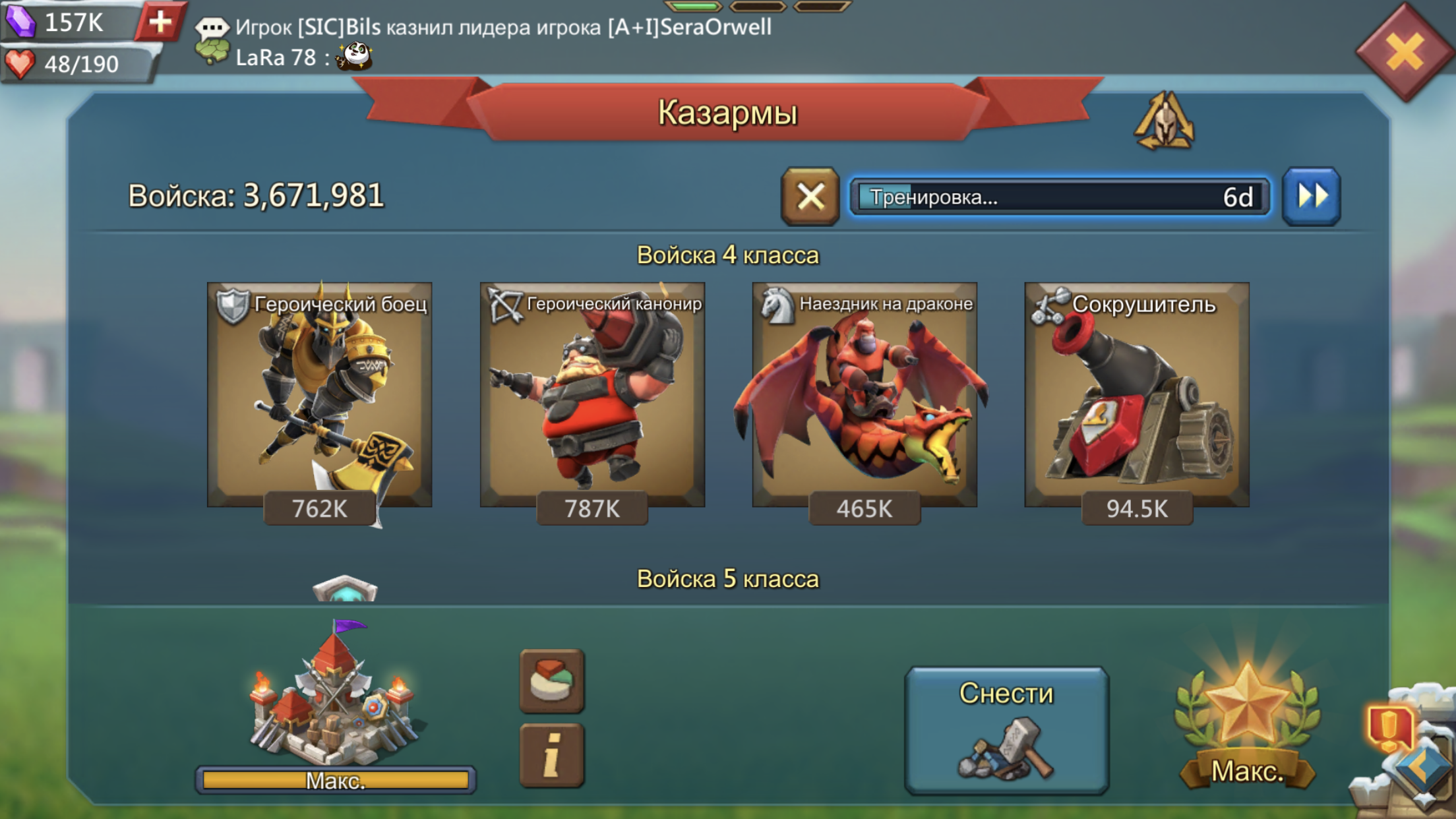Viewport: 1456px width, 819px height.
Task: Tap the purple gem counter icon top left
Action: [x=22, y=22]
